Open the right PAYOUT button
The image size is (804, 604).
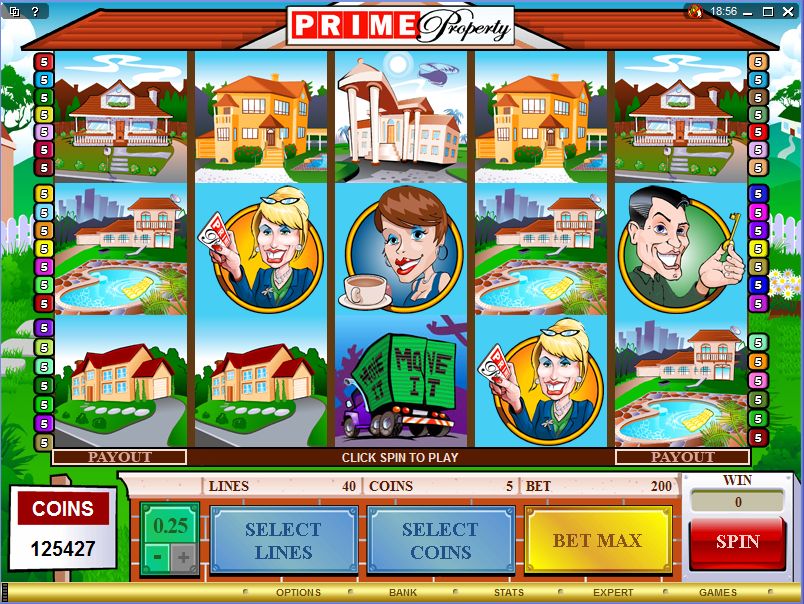tap(683, 457)
